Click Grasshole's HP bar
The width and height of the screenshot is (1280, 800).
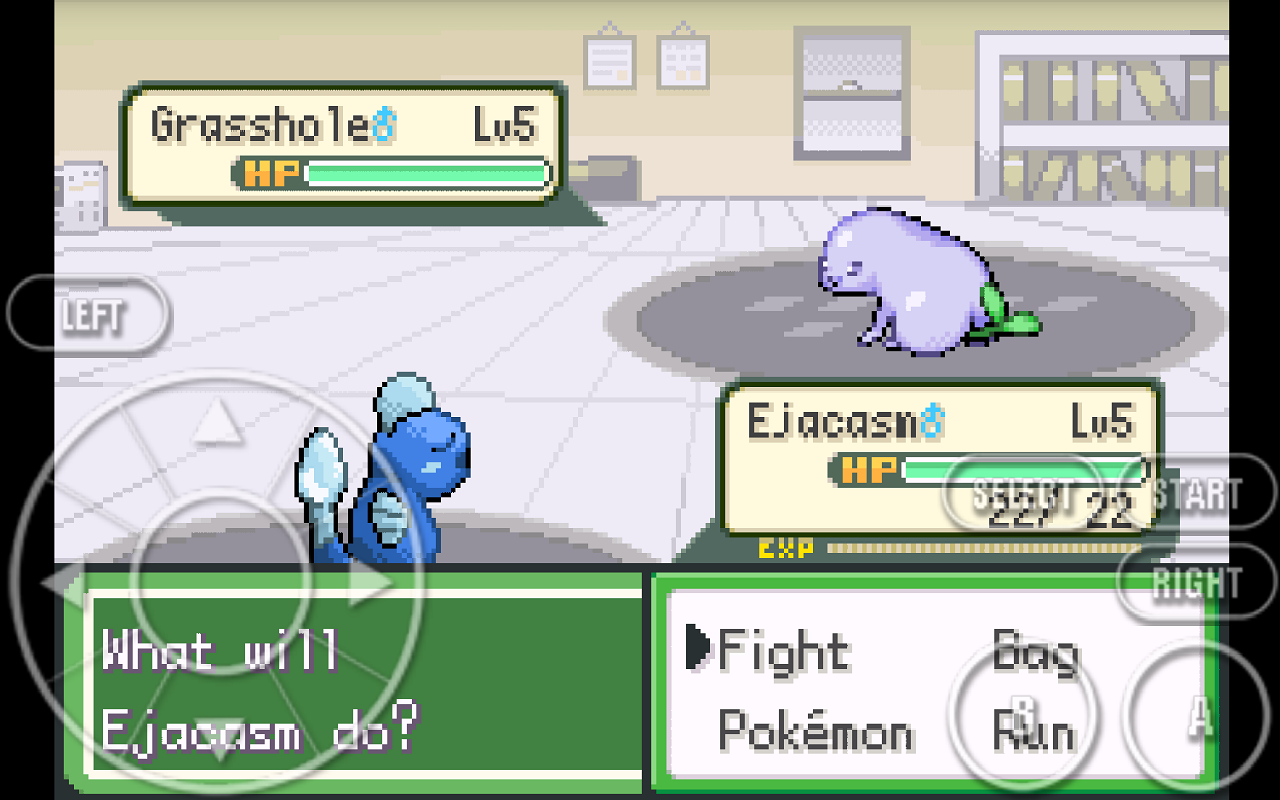coord(425,174)
